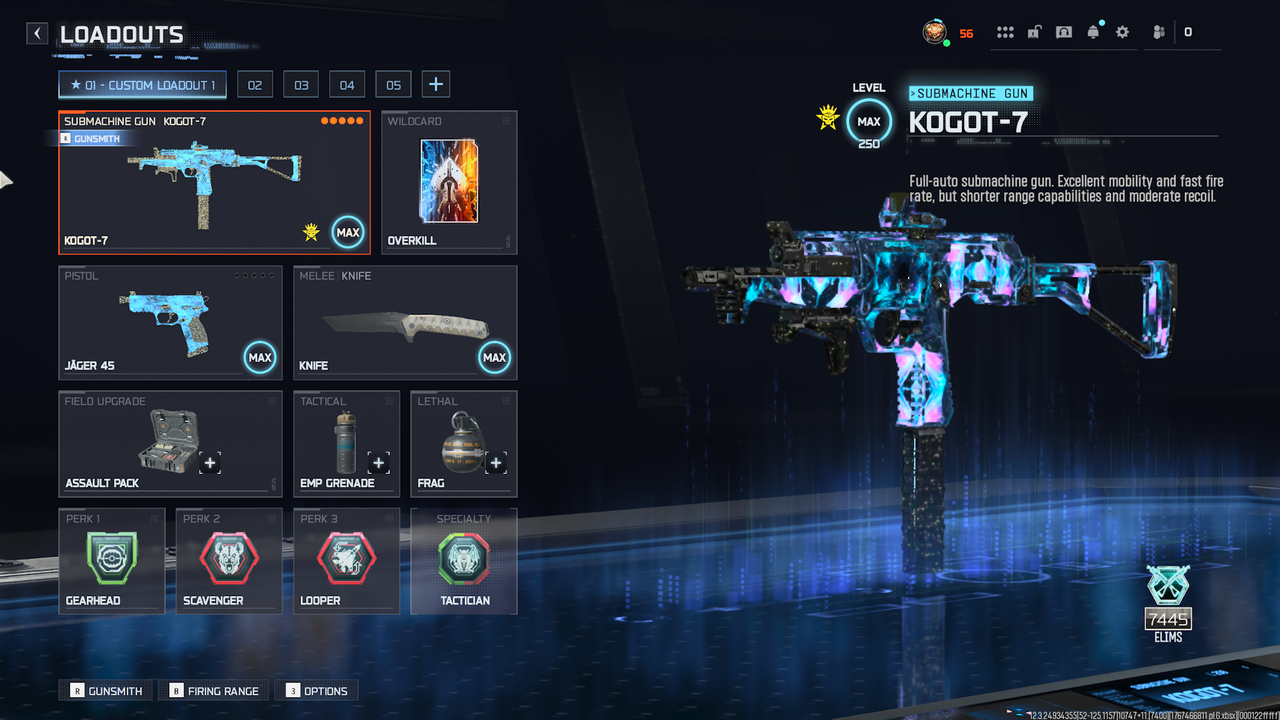This screenshot has height=720, width=1280.
Task: Go back using the Loadouts arrow
Action: coord(37,34)
